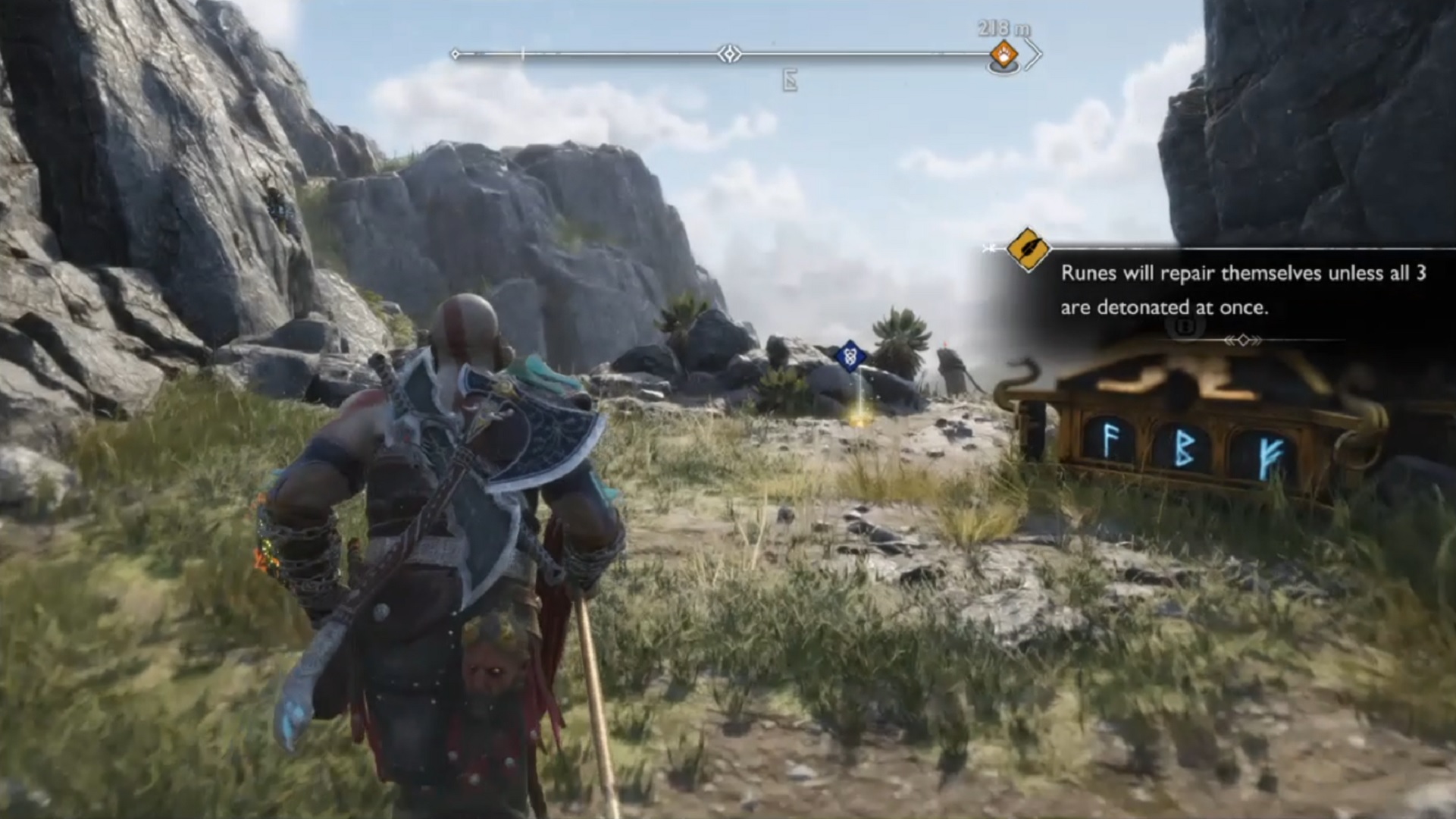Click the center diamond marker on the compass

[730, 54]
